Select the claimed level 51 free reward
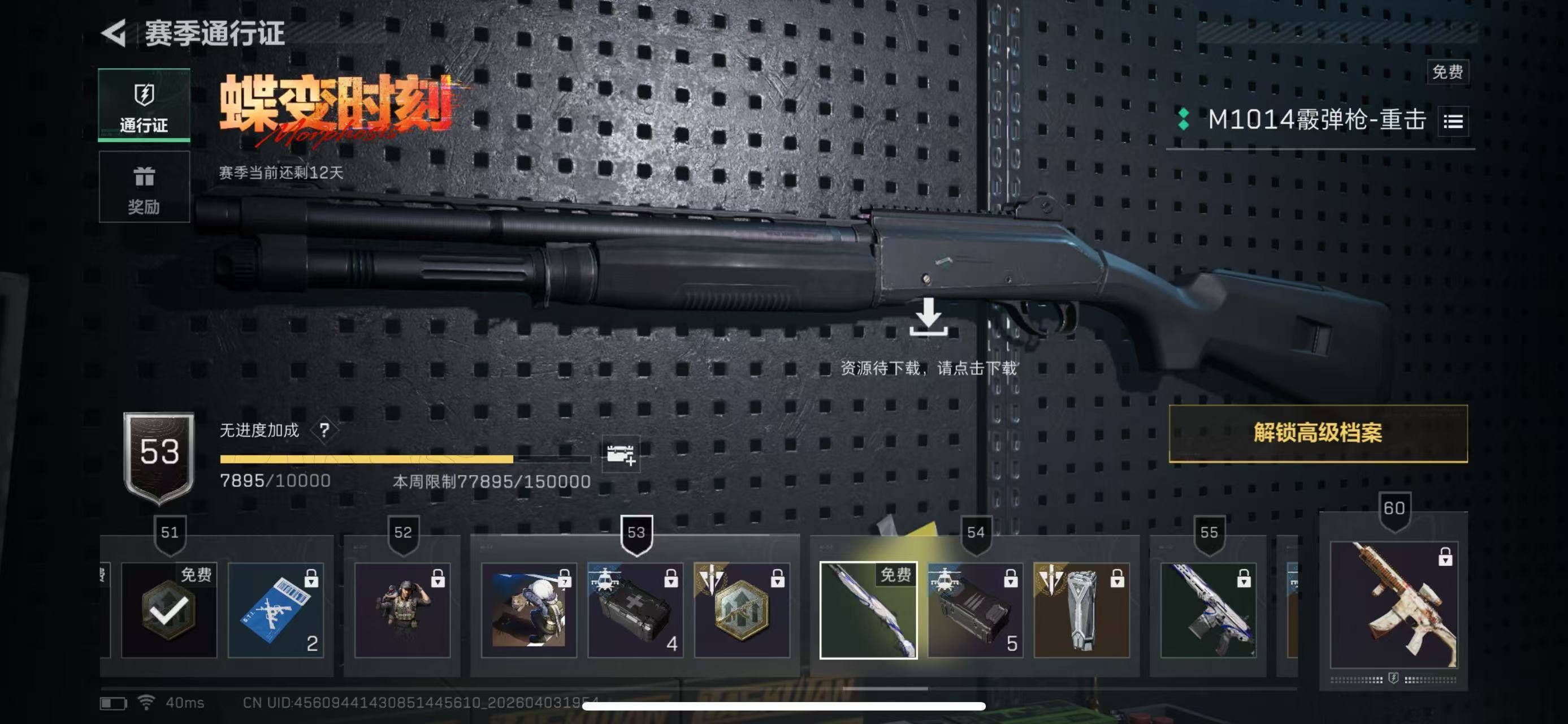 168,610
